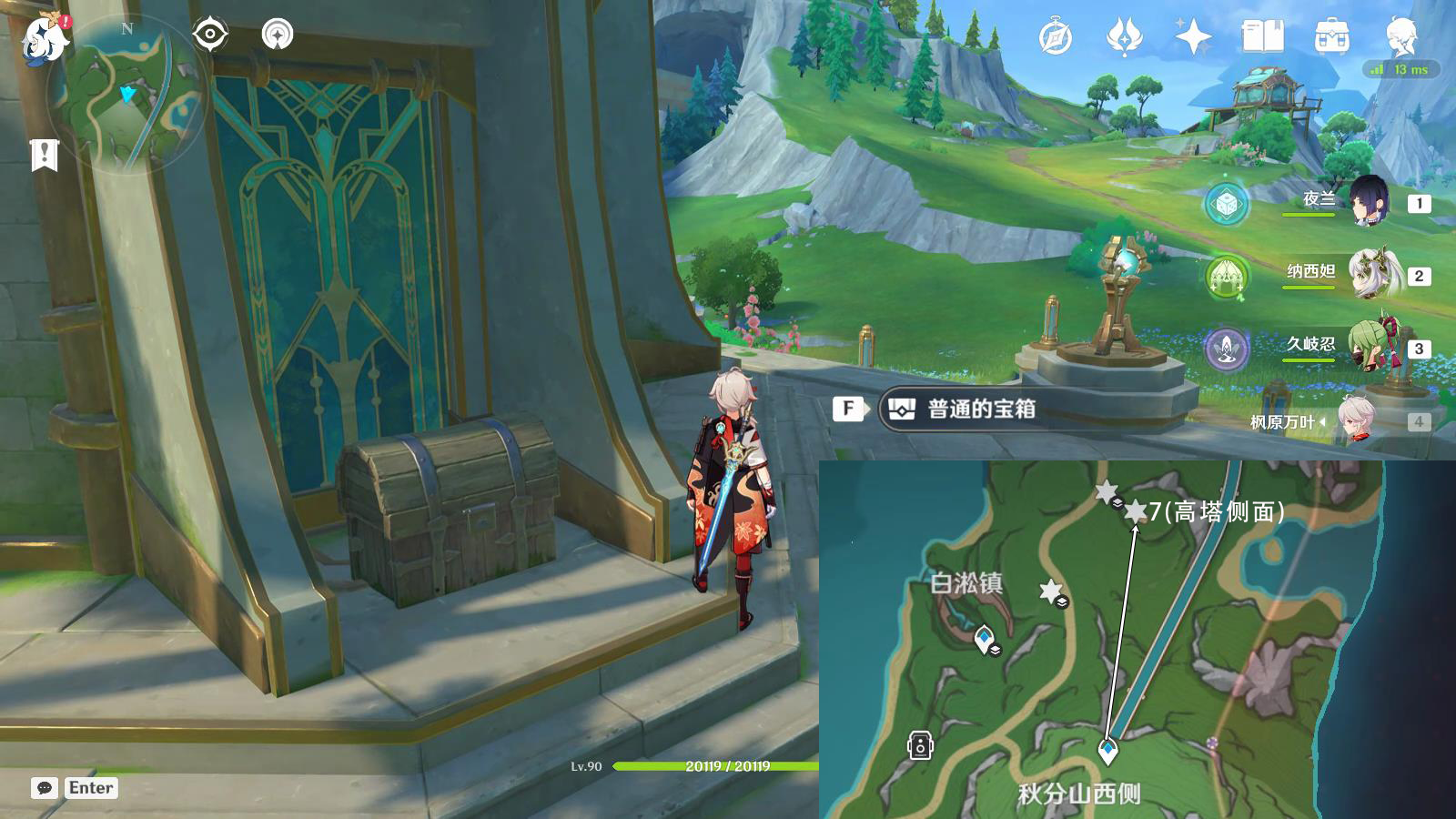Open the wish star icon
This screenshot has width=1456, height=819.
pyautogui.click(x=1193, y=37)
